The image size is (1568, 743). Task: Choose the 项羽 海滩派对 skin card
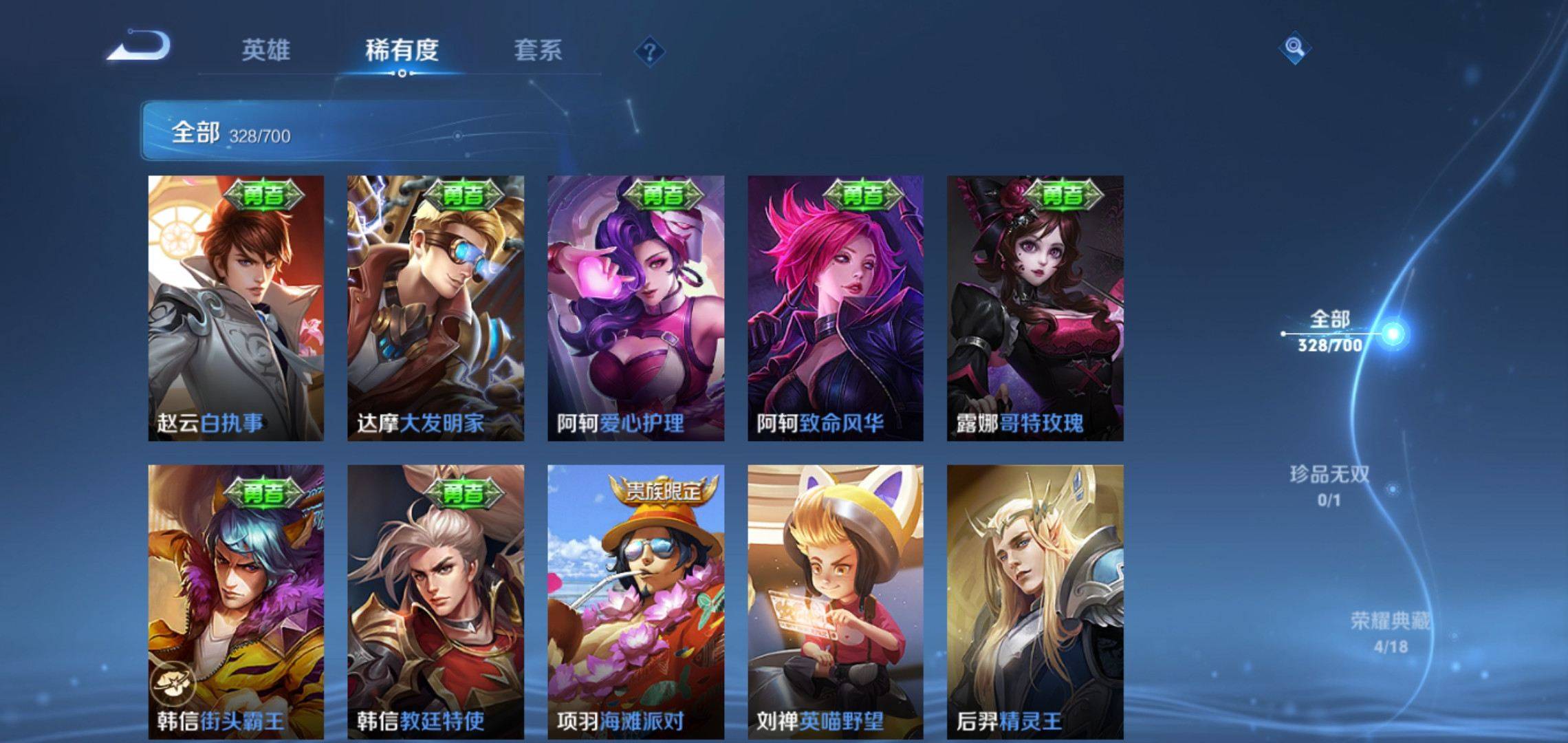[x=635, y=601]
